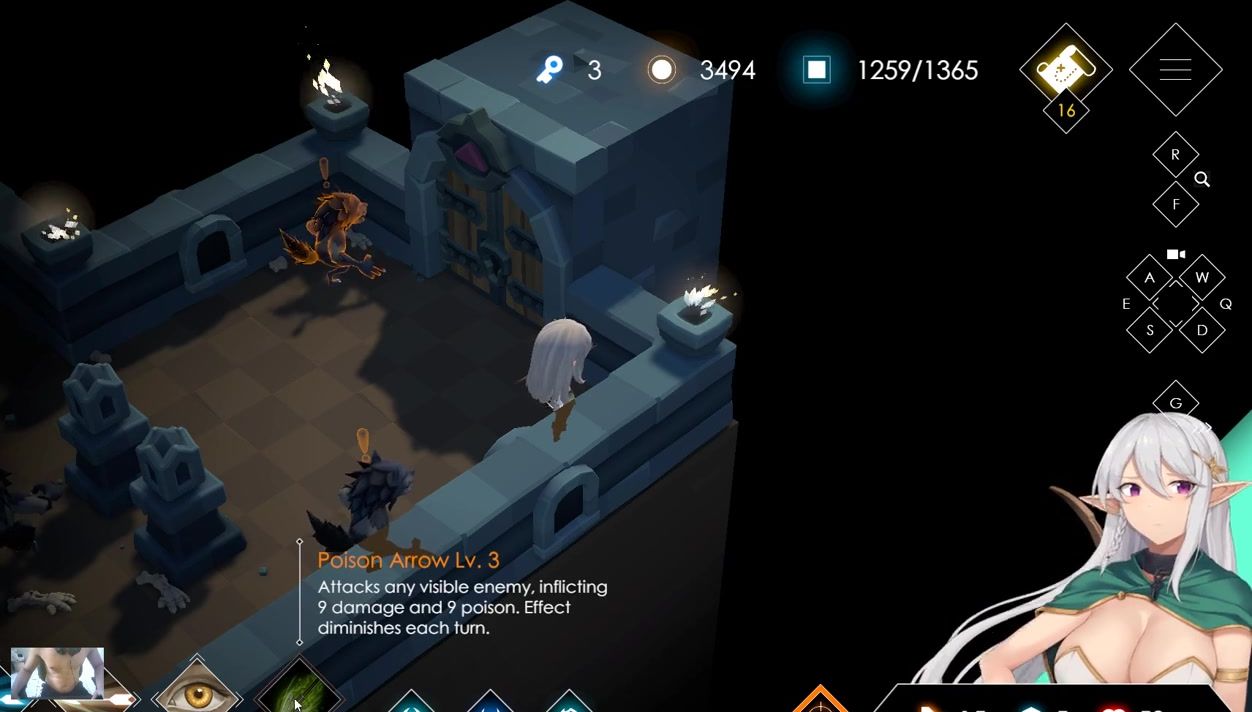Click the orange crosshair diamond button
The width and height of the screenshot is (1252, 712).
click(820, 701)
